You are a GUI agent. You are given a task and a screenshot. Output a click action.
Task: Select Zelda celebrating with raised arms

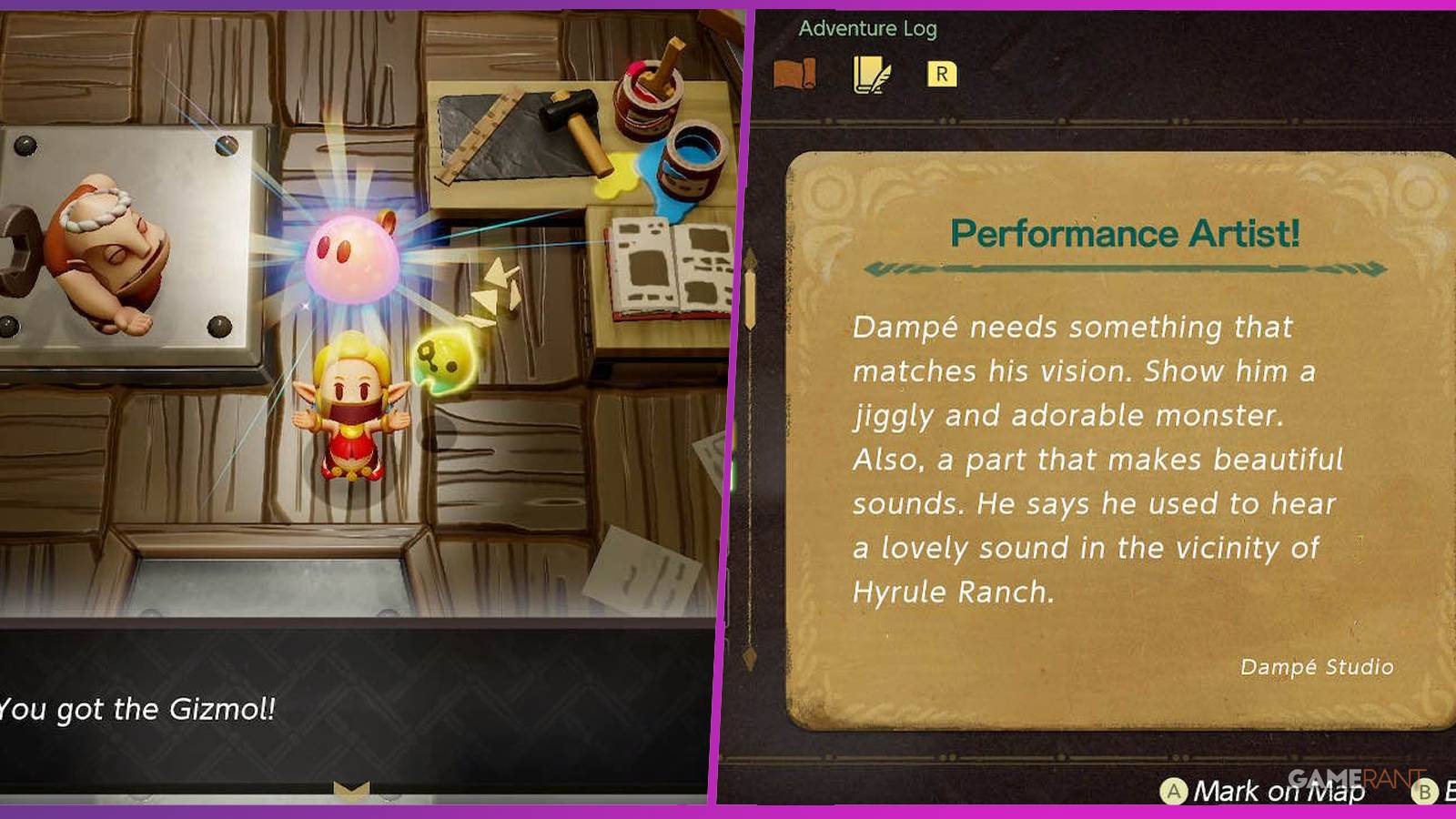[x=355, y=409]
